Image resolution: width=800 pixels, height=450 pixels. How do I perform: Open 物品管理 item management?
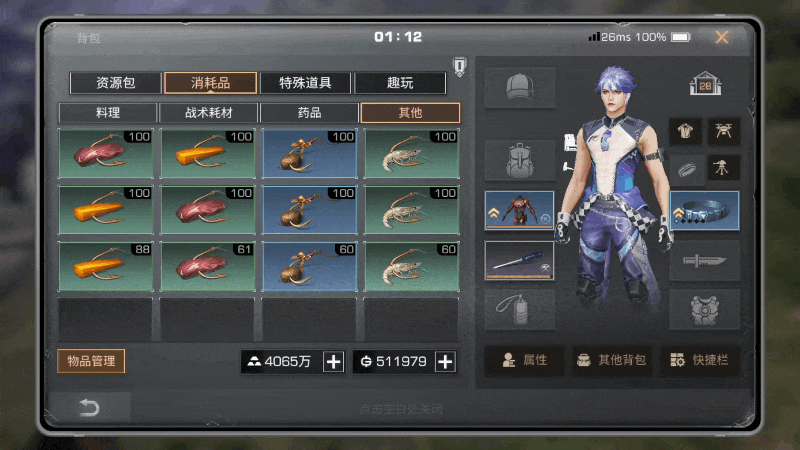coord(91,361)
